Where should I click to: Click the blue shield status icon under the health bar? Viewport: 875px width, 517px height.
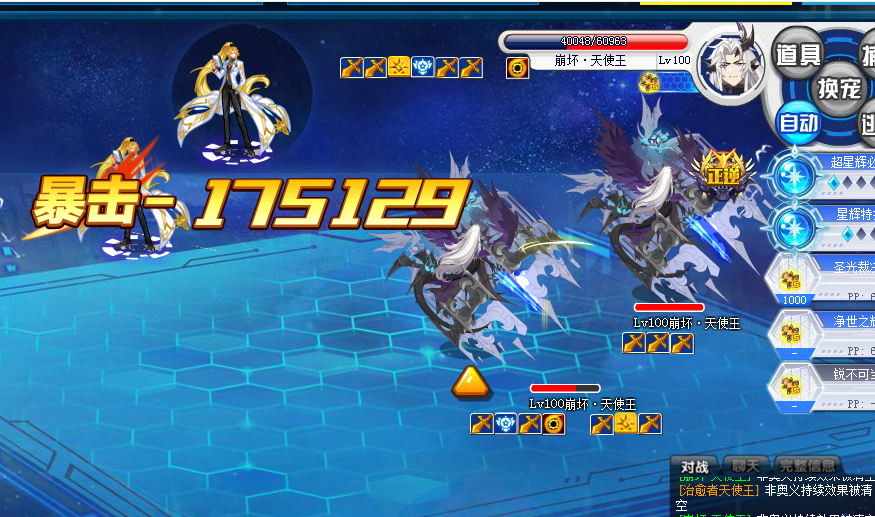click(507, 424)
